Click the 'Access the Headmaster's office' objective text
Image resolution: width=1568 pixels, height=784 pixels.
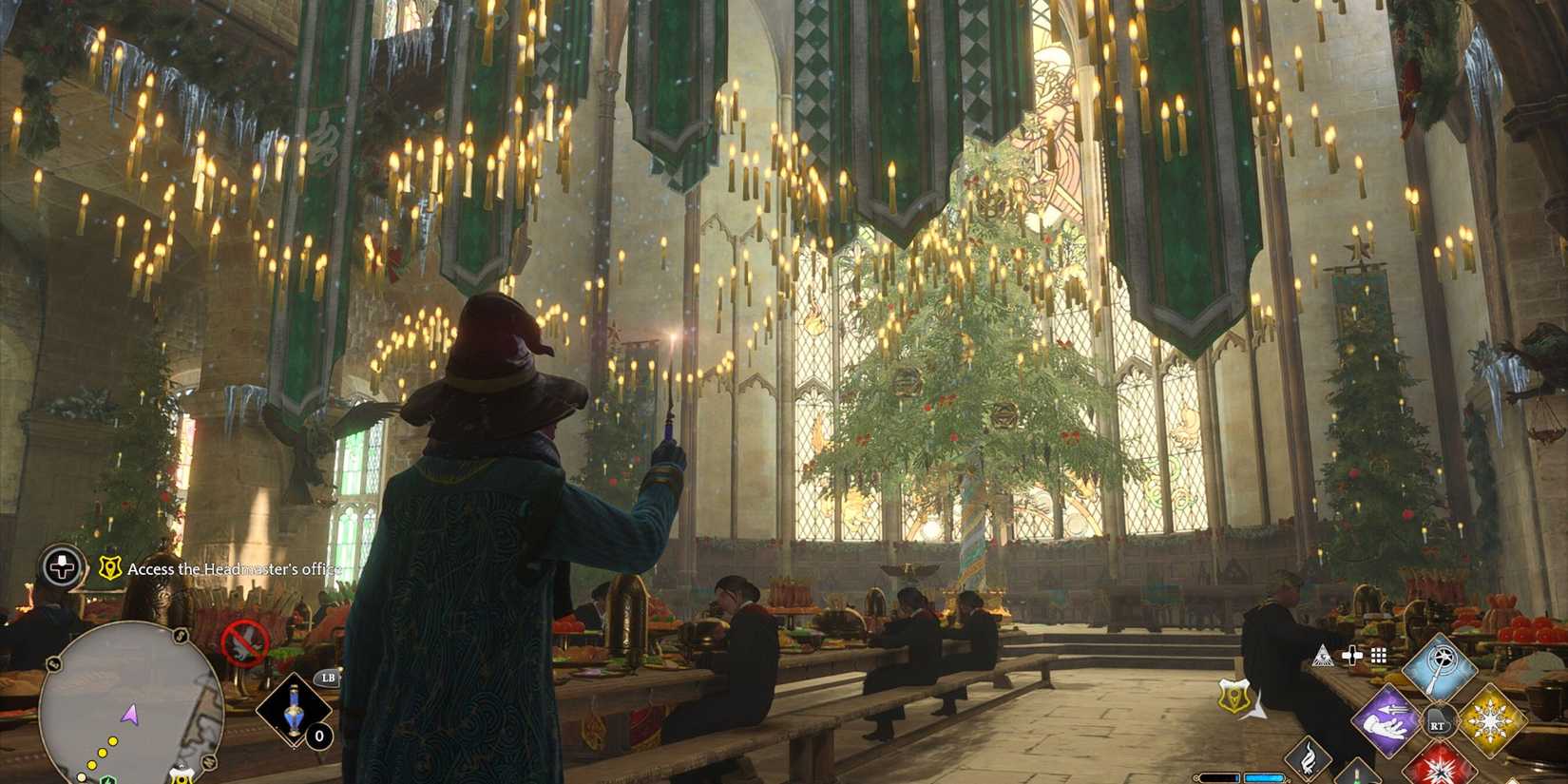[x=235, y=568]
